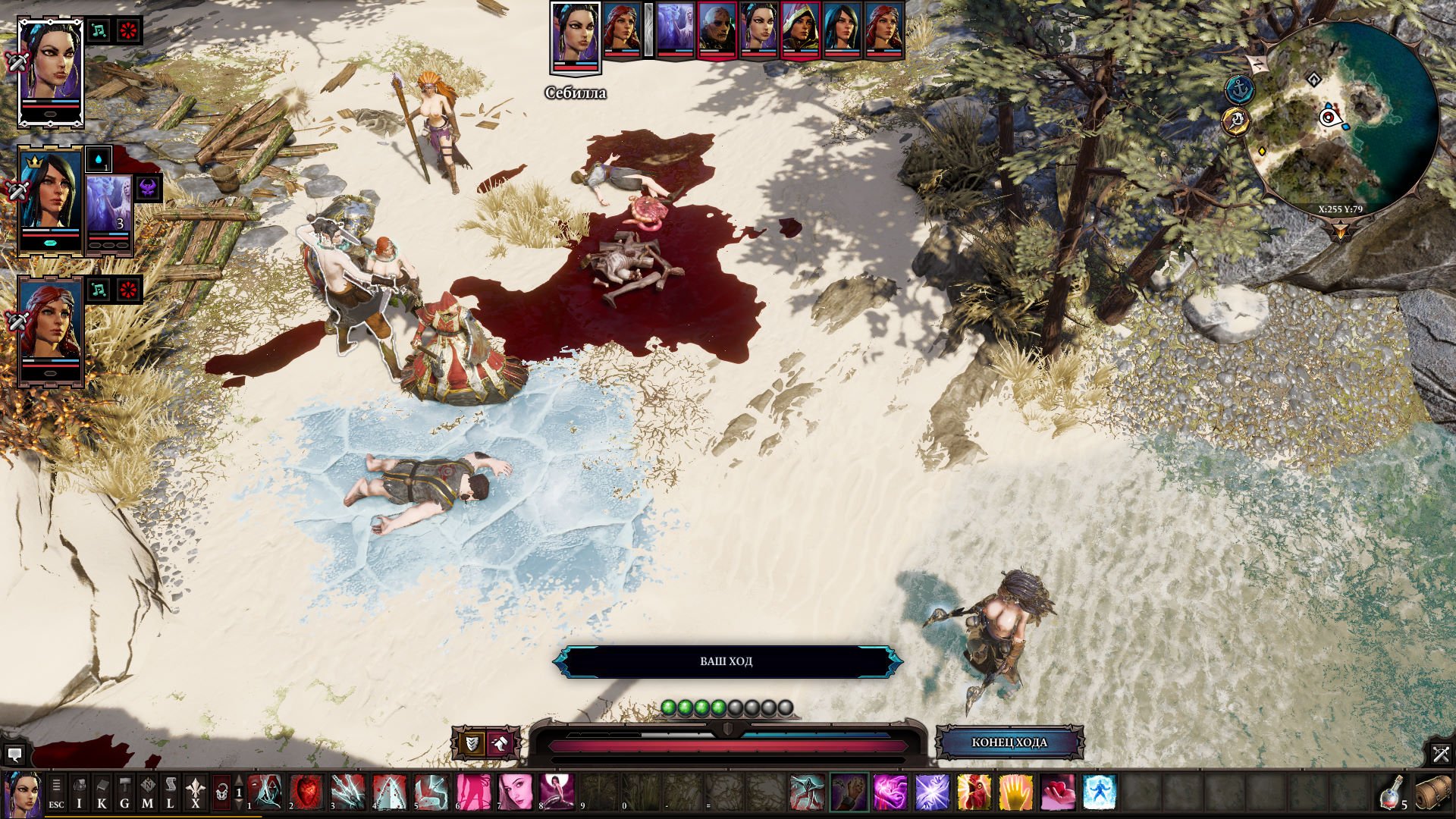Open the journal scroll L button
This screenshot has width=1456, height=819.
[171, 792]
